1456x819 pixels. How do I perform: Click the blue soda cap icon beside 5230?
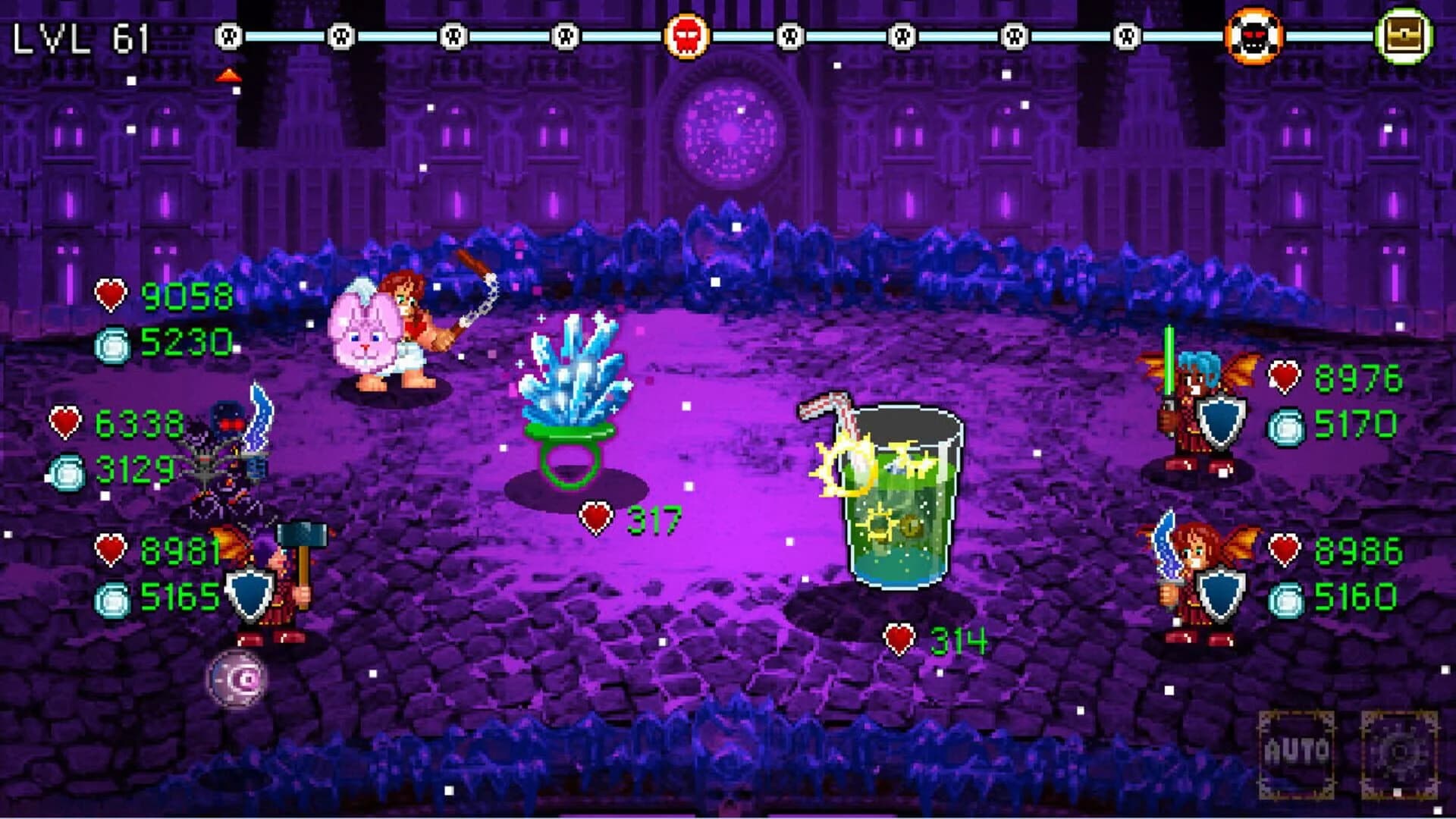[x=112, y=345]
